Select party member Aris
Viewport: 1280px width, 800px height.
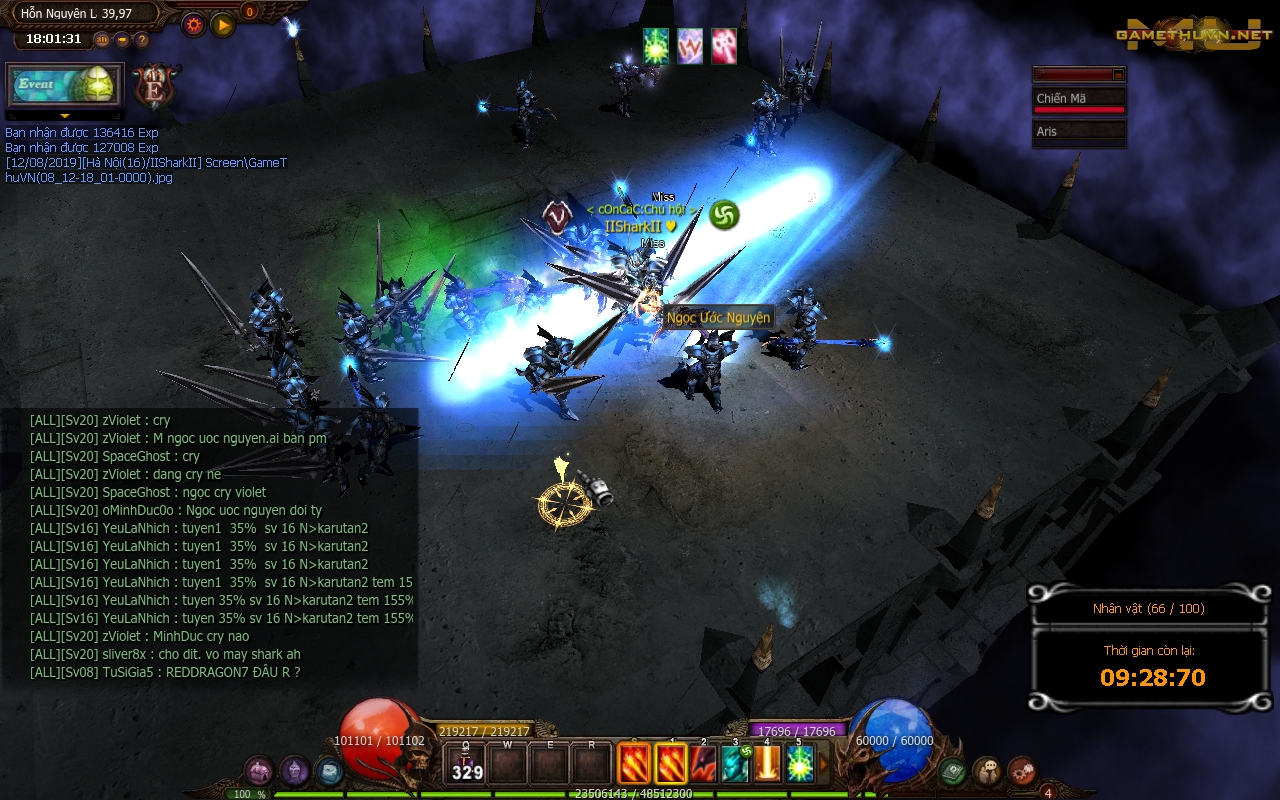tap(1079, 132)
